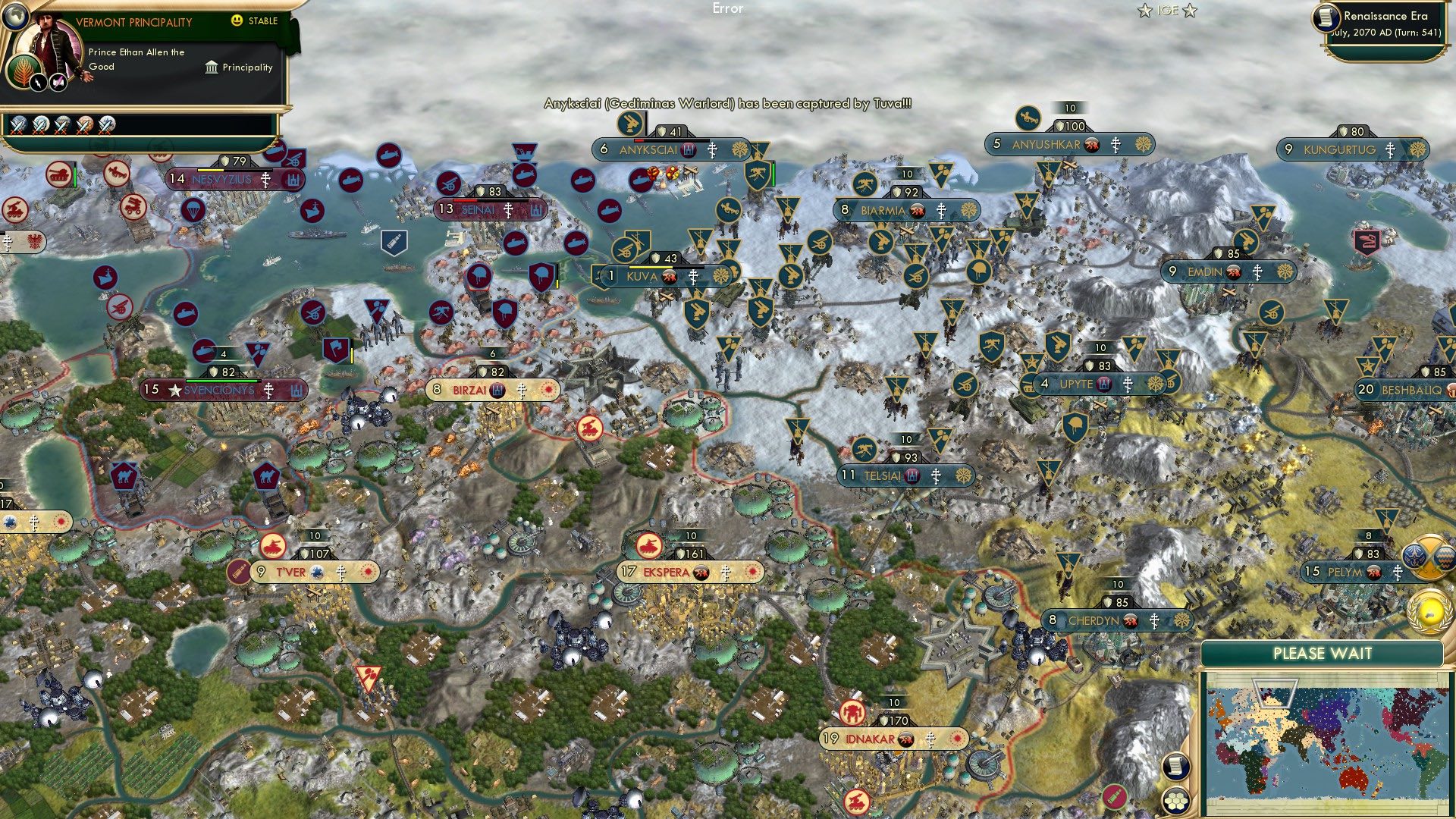Image resolution: width=1456 pixels, height=819 pixels.
Task: Open the yellow globe laurel wreath notification
Action: click(1428, 610)
